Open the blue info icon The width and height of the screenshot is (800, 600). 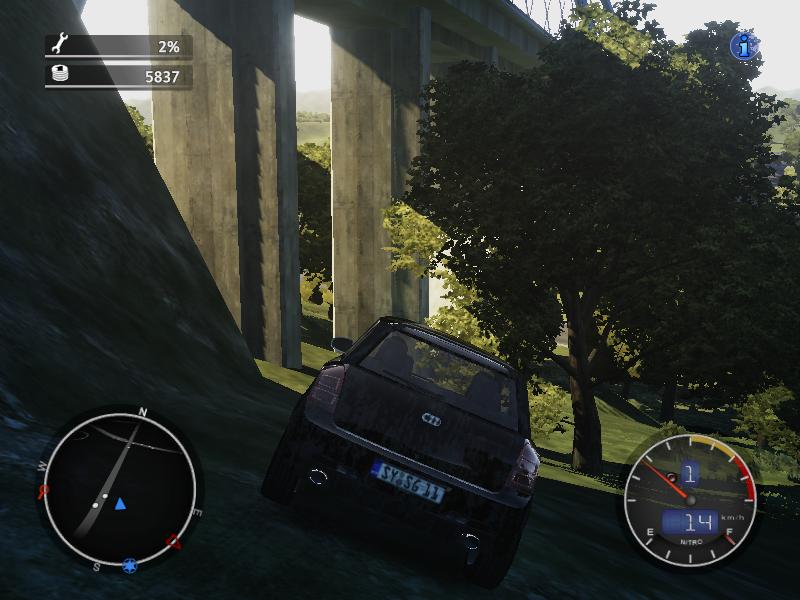(x=743, y=45)
